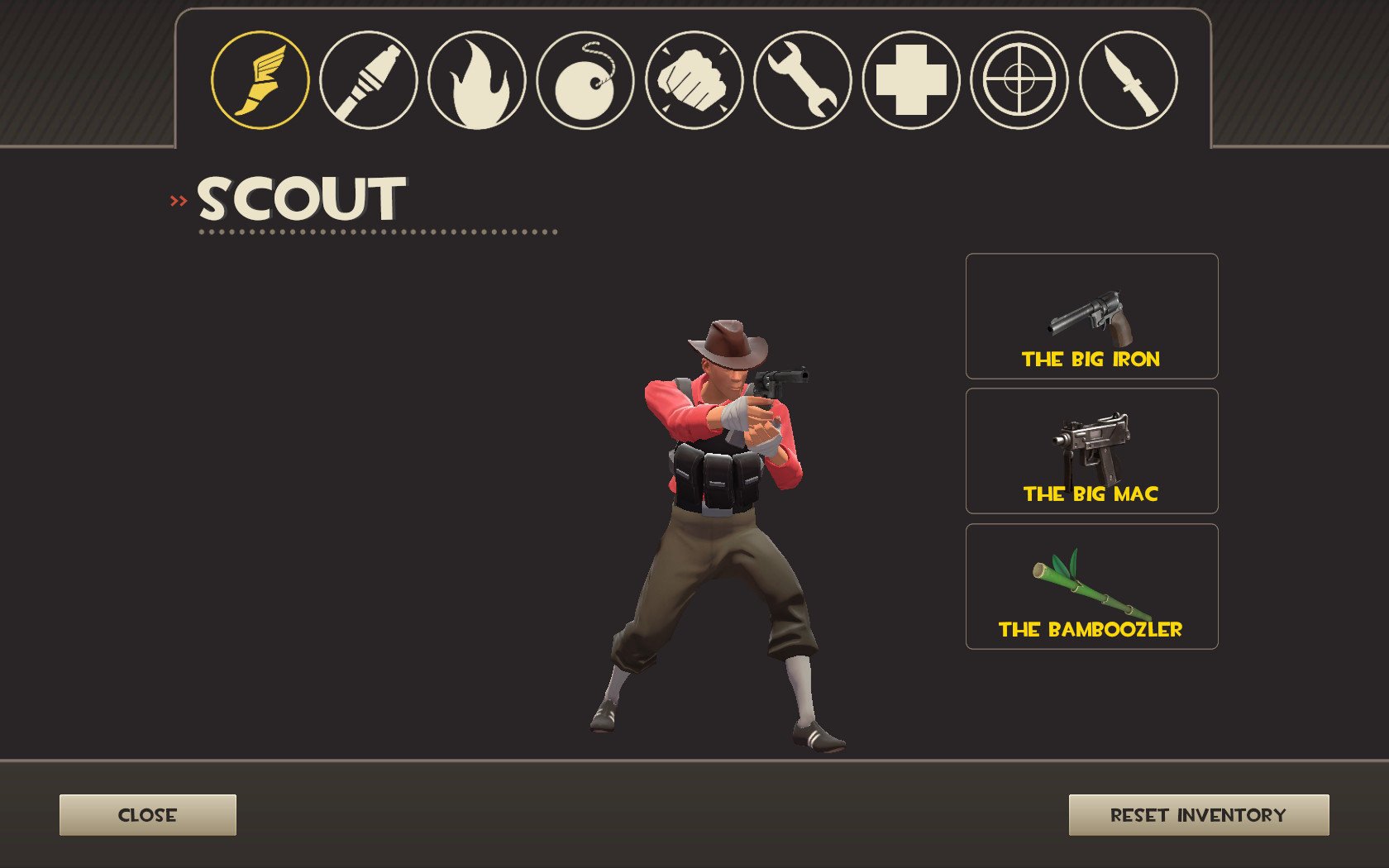Click The Big Mac machine pistol thumbnail
Image resolution: width=1389 pixels, height=868 pixels.
(1091, 451)
